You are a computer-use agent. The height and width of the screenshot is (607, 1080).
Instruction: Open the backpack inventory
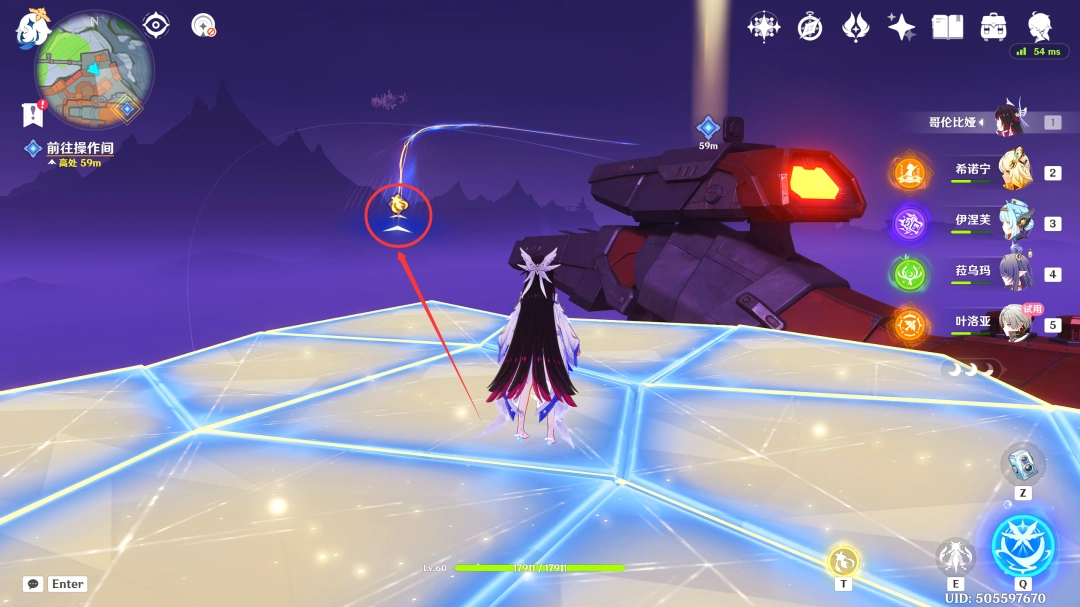(x=993, y=27)
